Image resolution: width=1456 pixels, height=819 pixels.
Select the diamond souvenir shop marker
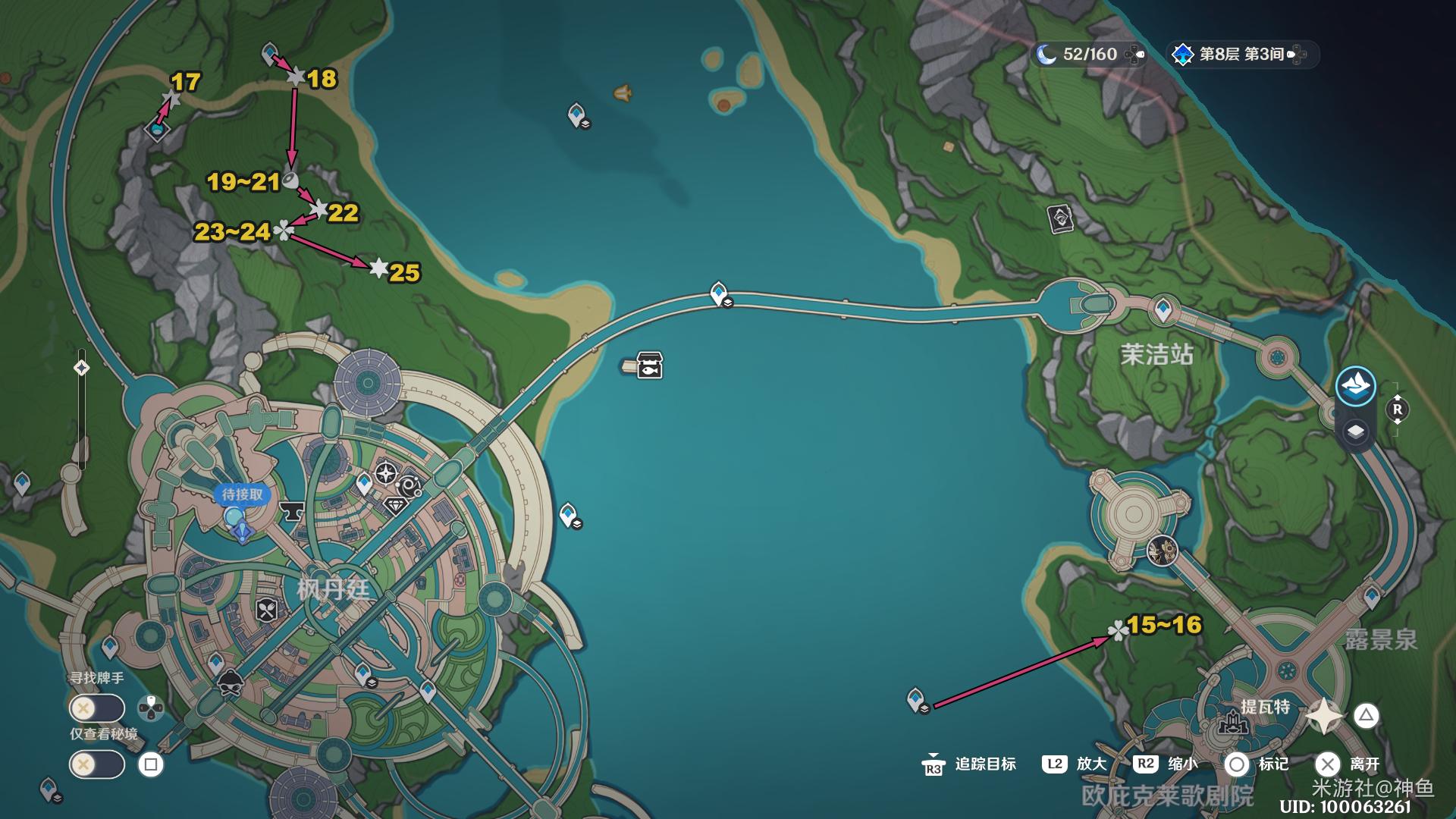point(394,506)
